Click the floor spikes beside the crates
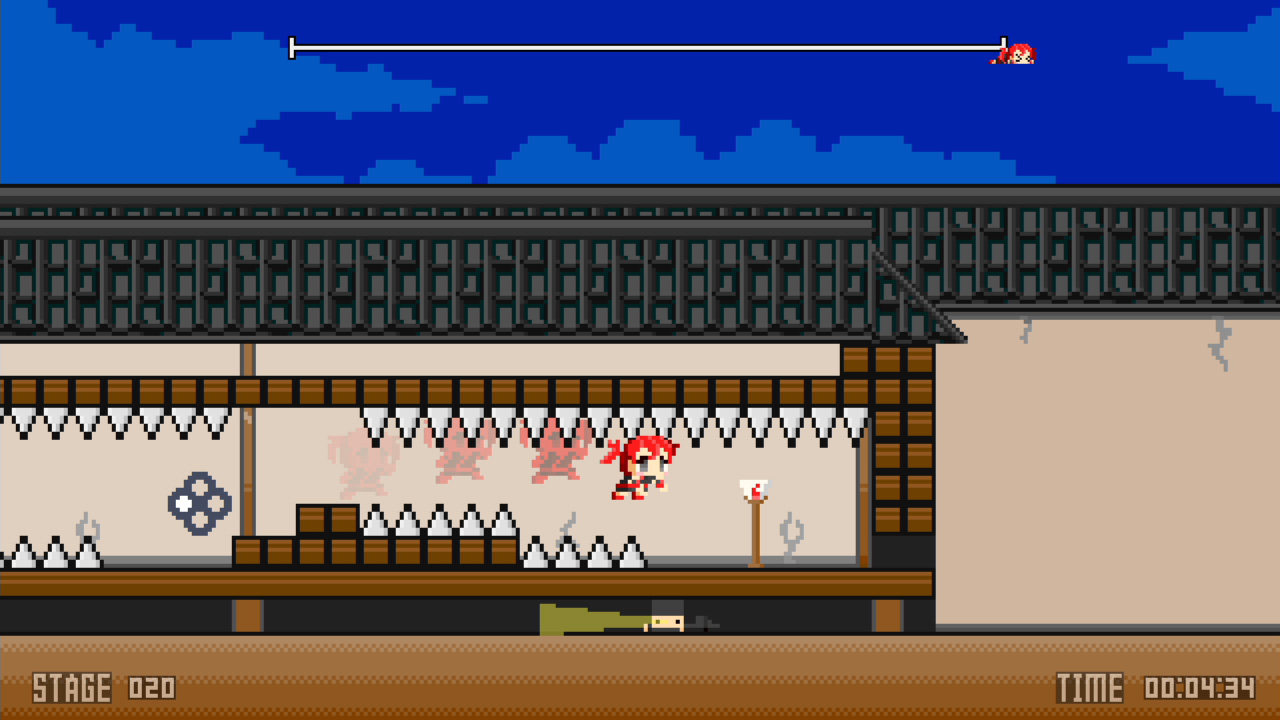This screenshot has height=720, width=1280. tap(440, 525)
